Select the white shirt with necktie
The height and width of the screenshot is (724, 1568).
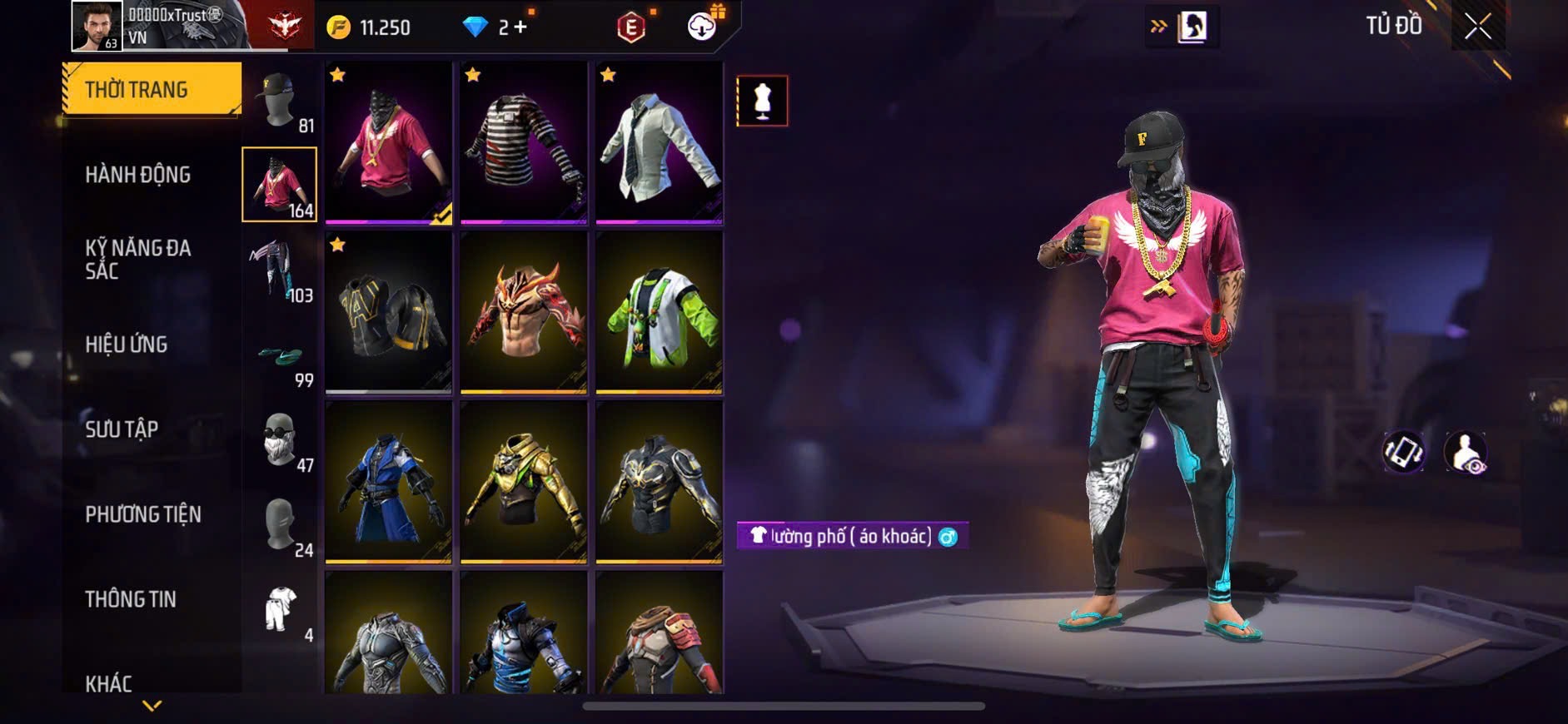click(659, 142)
